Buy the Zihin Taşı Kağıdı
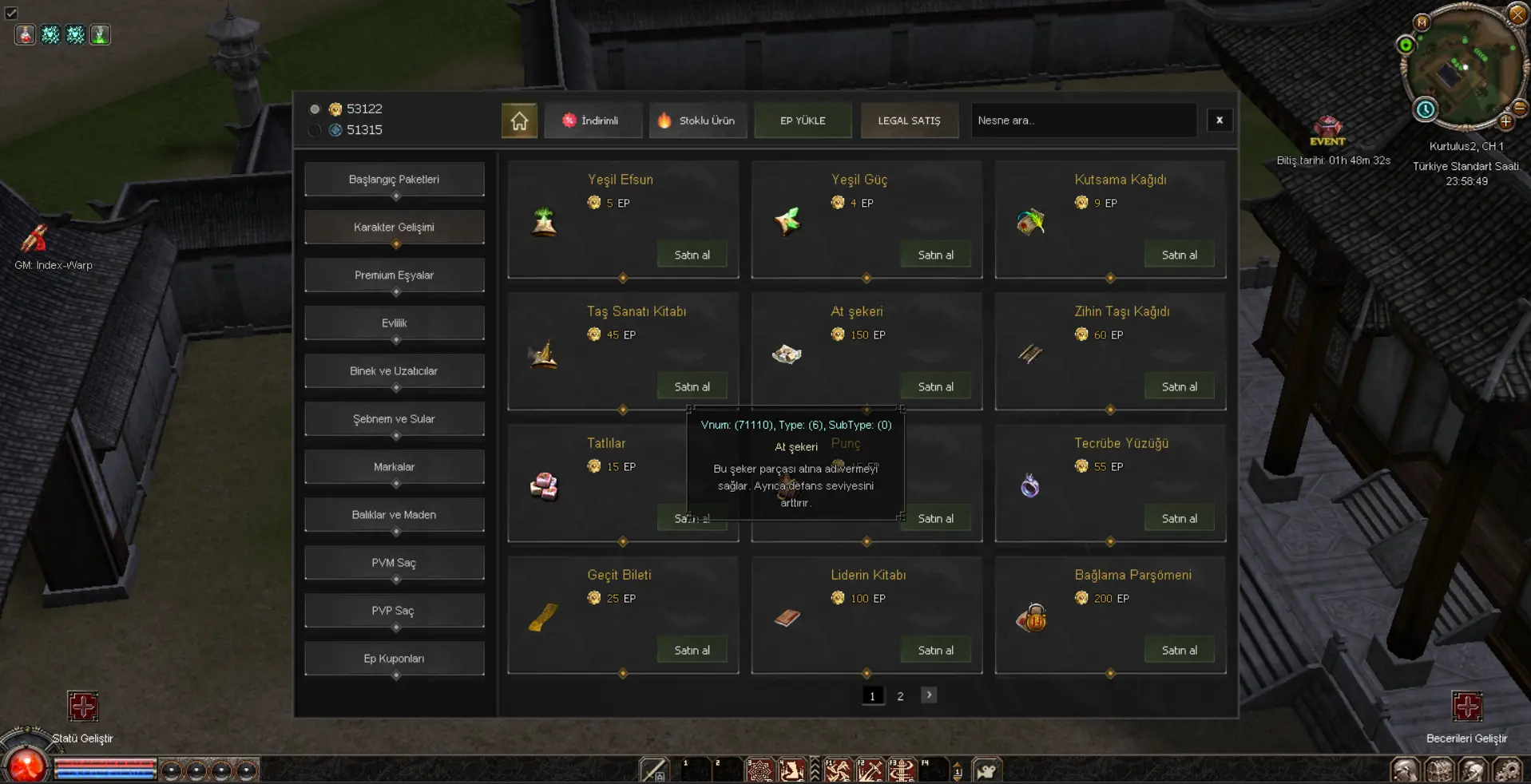The width and height of the screenshot is (1531, 784). [1179, 386]
